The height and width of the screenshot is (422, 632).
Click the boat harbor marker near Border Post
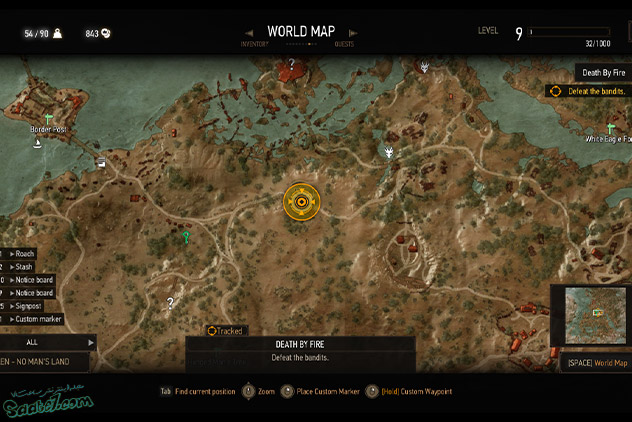[x=38, y=144]
